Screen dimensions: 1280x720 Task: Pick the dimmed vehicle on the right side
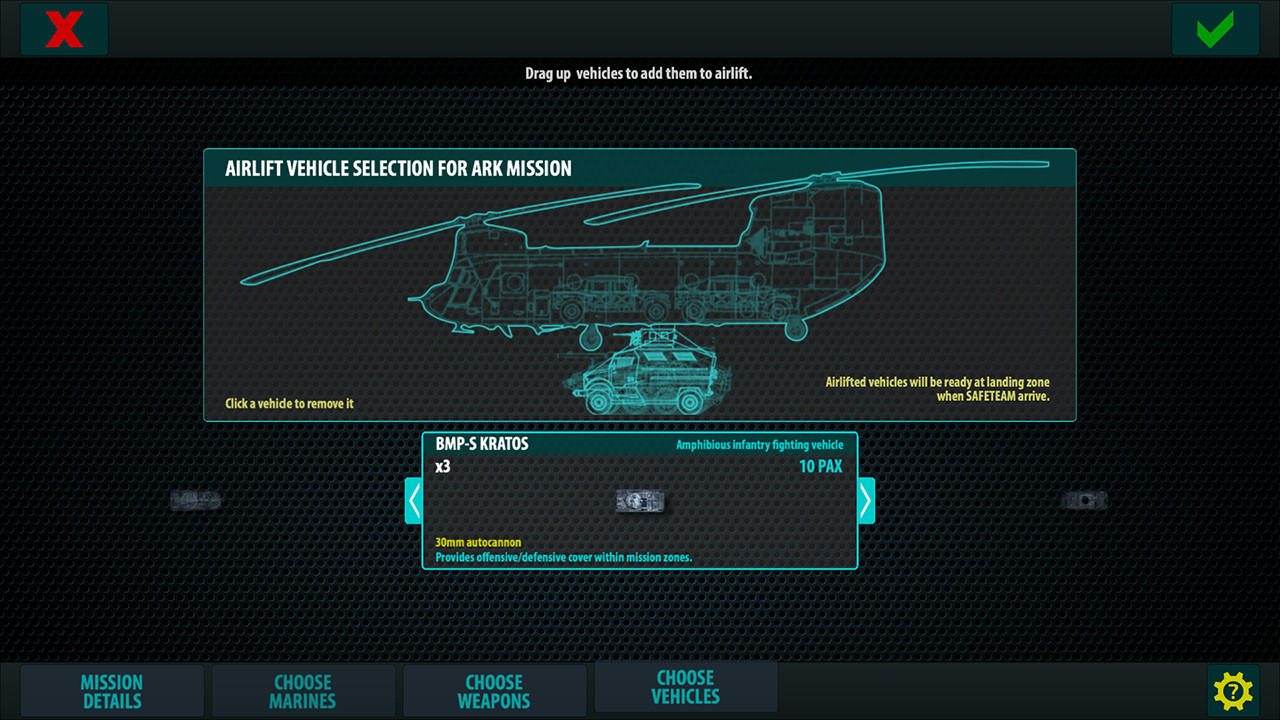1084,500
